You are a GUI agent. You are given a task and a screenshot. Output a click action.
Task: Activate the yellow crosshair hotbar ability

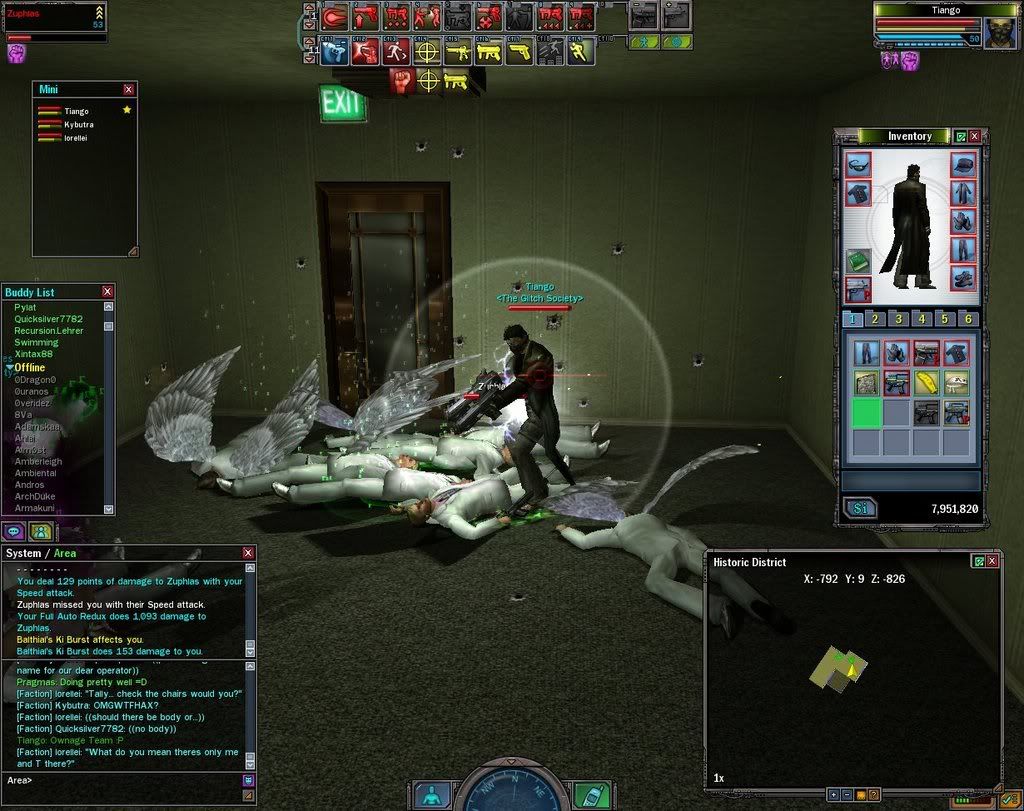tap(427, 50)
